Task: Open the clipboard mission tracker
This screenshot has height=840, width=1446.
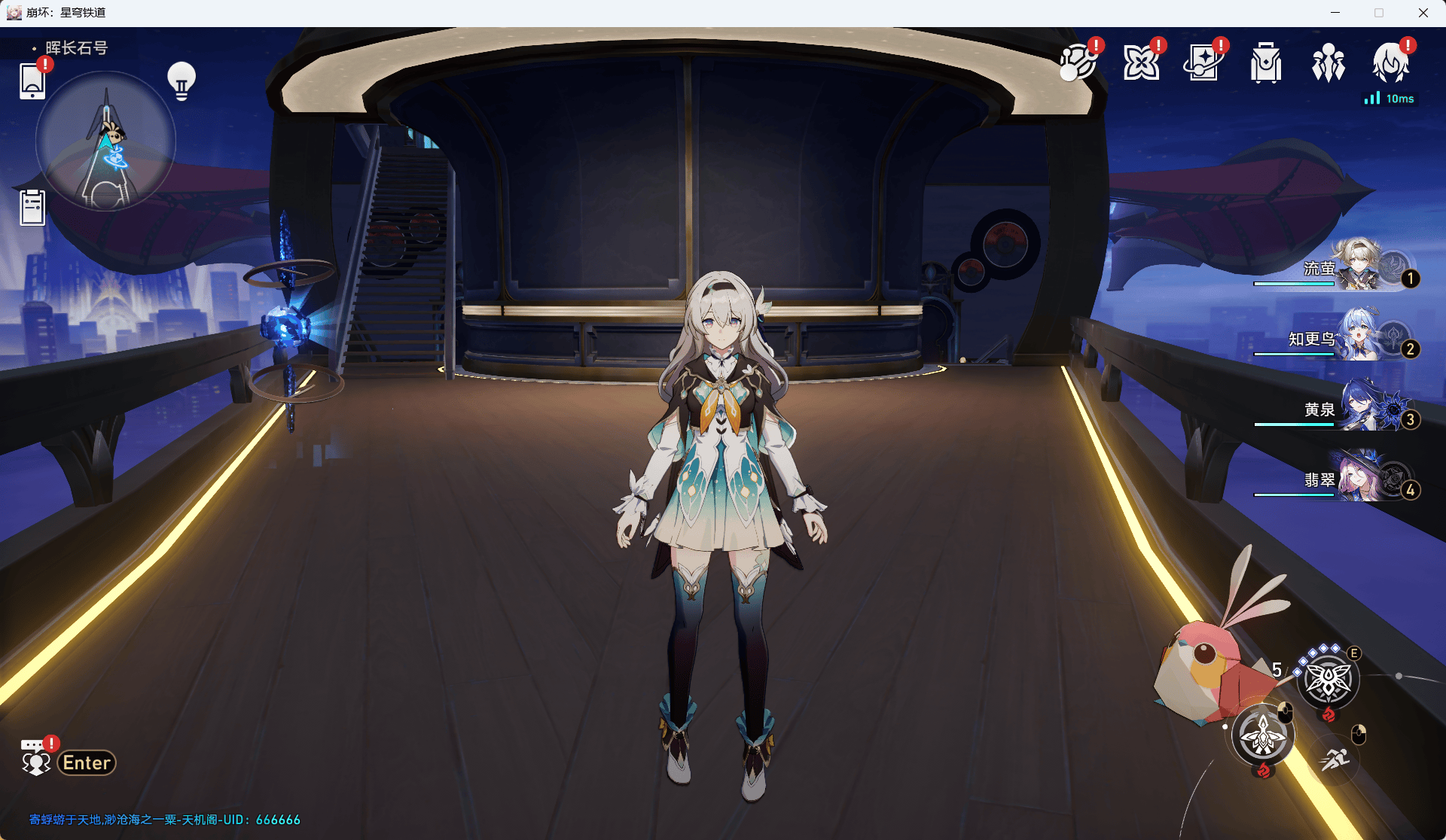Action: [32, 208]
